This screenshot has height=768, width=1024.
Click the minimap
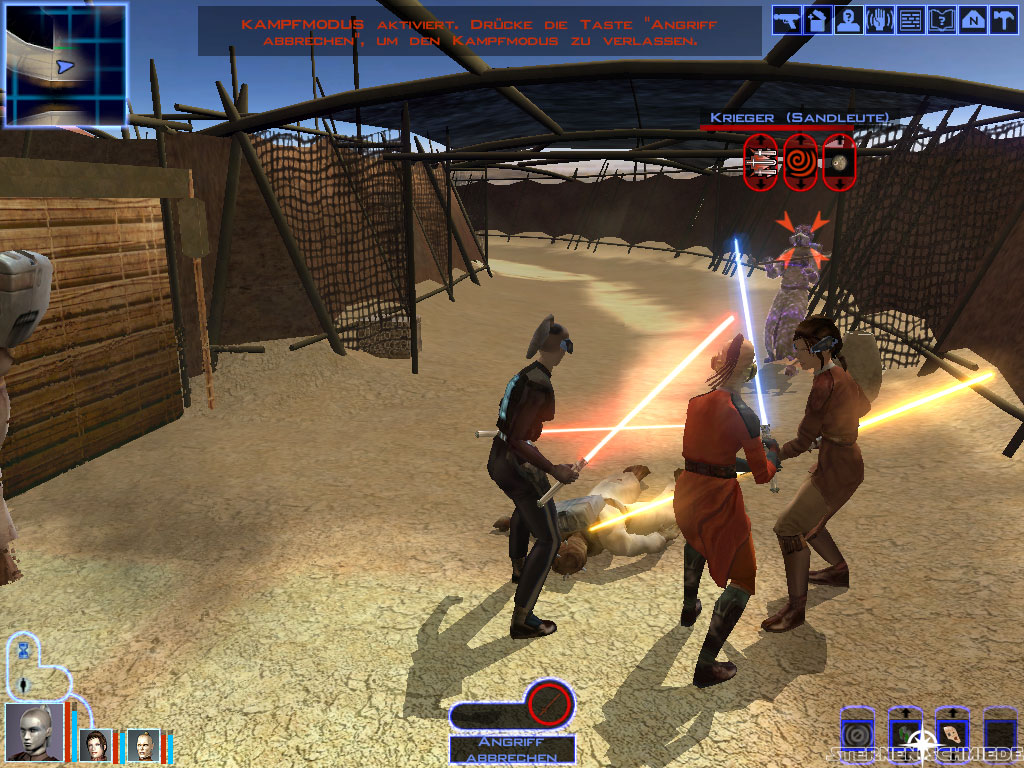pos(66,64)
